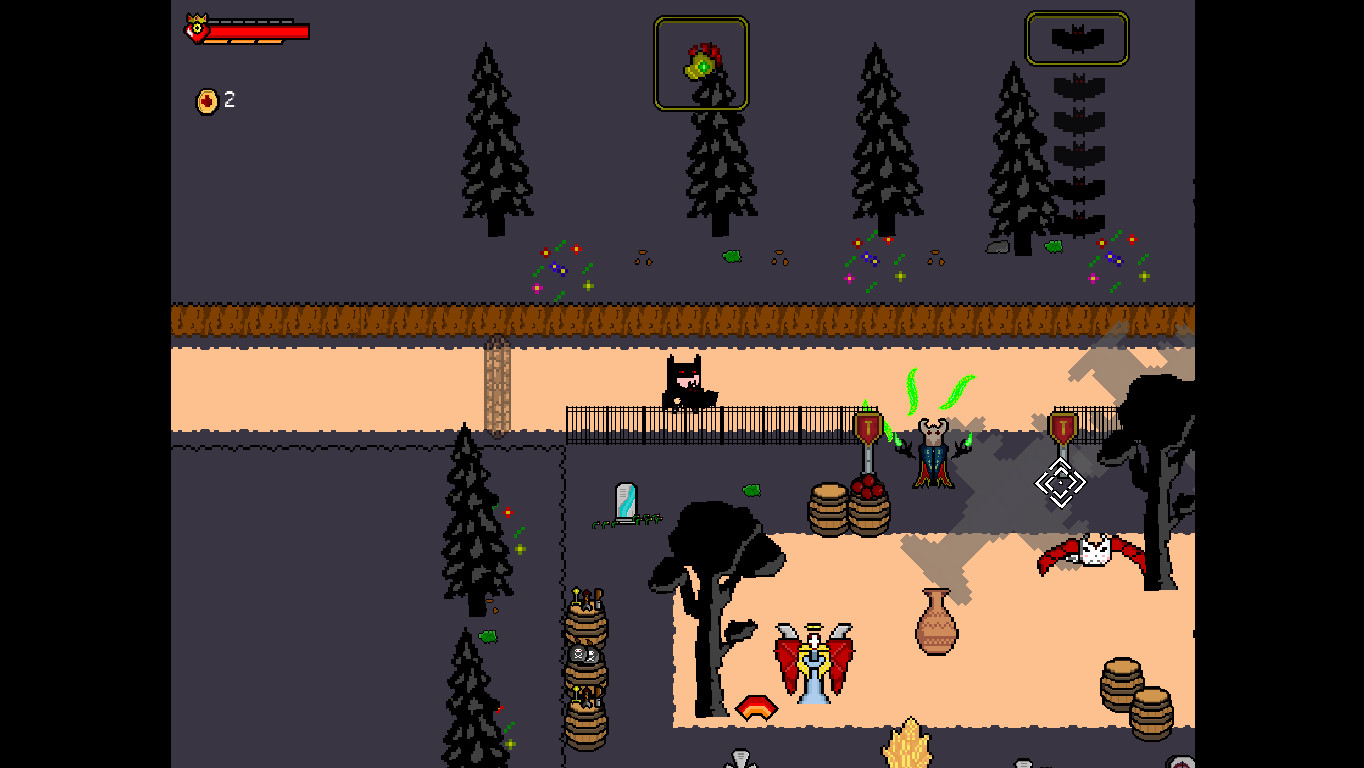Image resolution: width=1364 pixels, height=768 pixels.
Task: Select the bat icon in the top-right frame
Action: point(1076,38)
